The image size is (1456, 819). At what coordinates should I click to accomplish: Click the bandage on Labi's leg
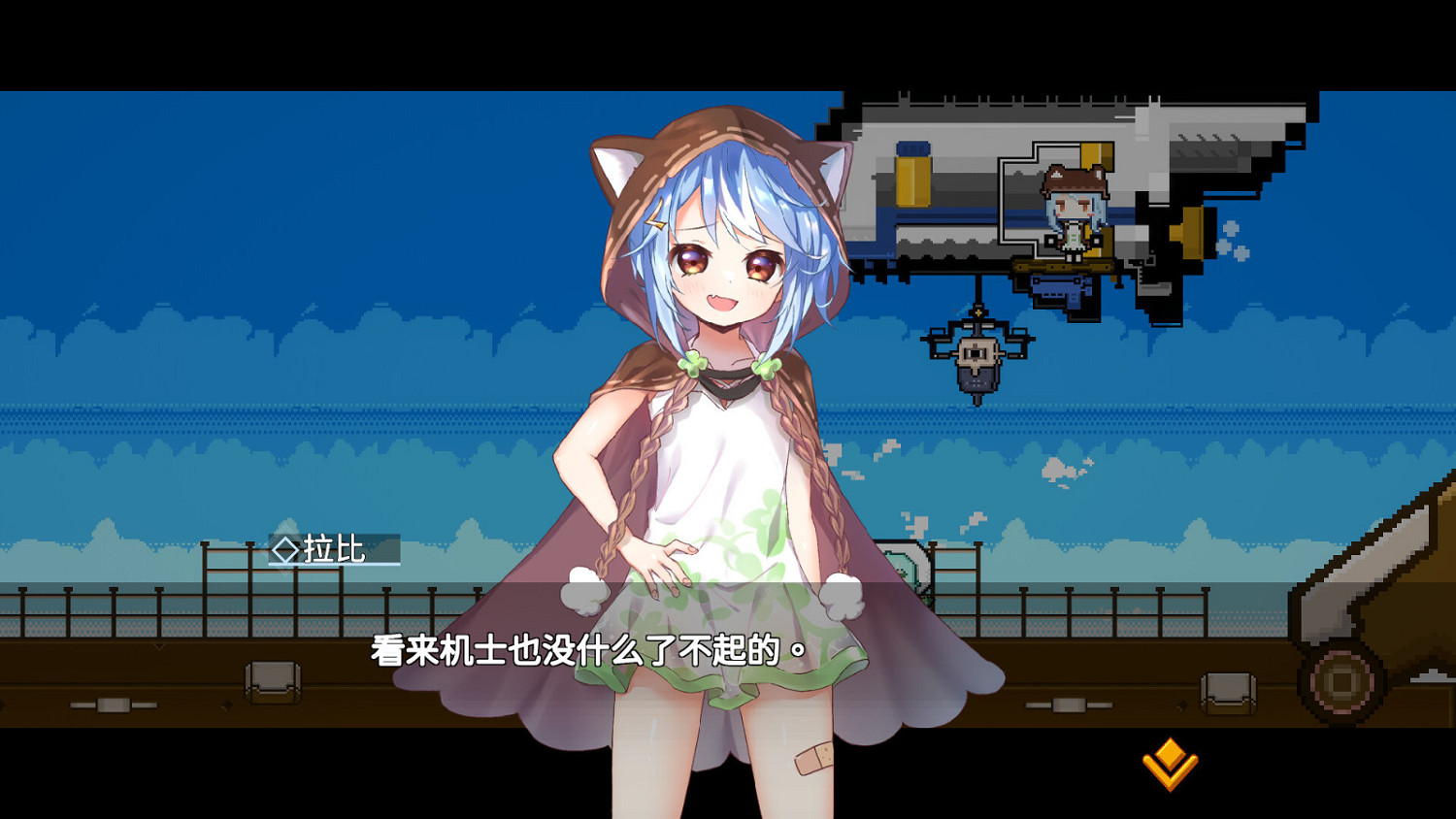[811, 759]
